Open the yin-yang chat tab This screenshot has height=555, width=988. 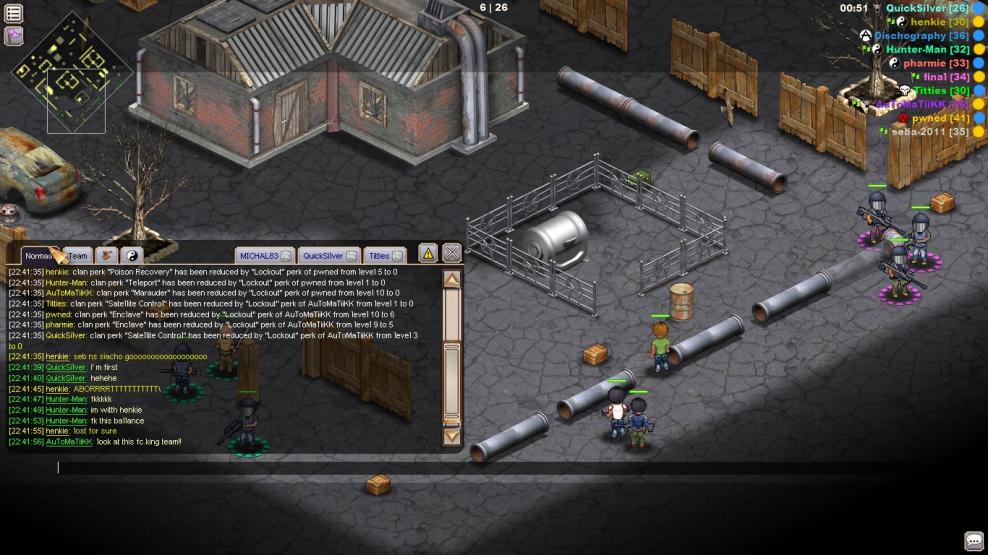(132, 256)
